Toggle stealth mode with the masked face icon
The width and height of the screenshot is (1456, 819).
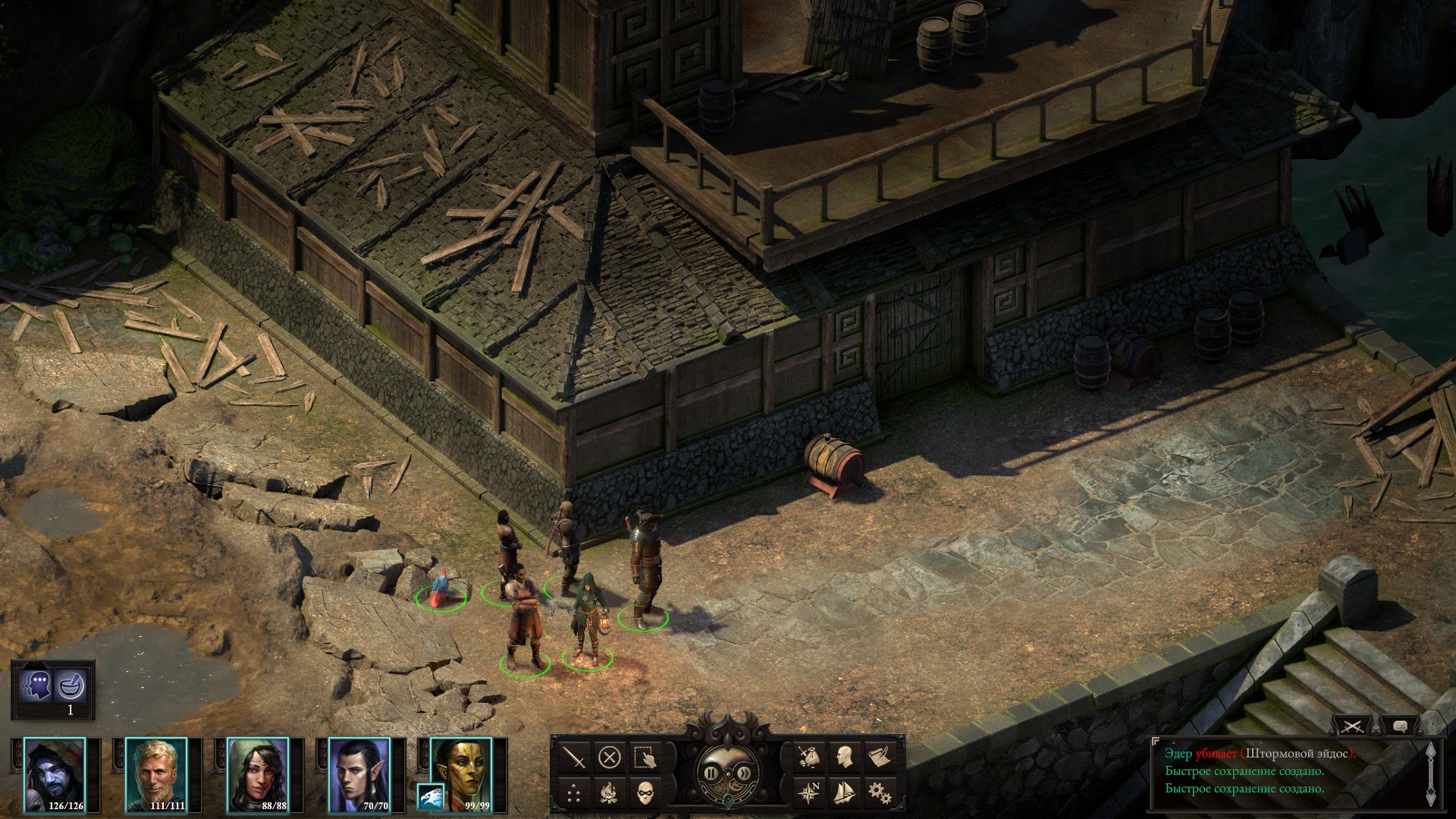click(x=645, y=793)
